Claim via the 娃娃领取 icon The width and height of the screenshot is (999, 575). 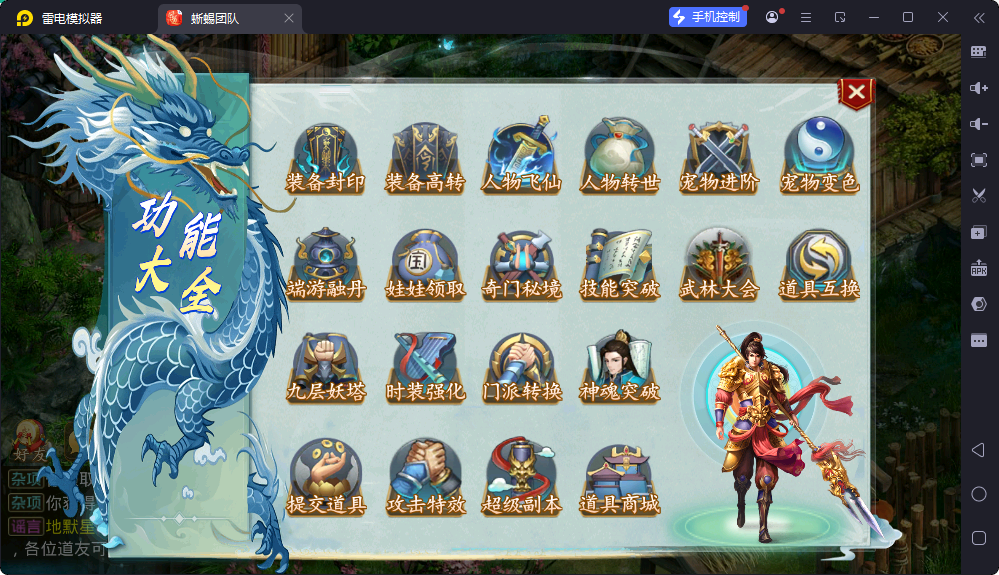[425, 265]
